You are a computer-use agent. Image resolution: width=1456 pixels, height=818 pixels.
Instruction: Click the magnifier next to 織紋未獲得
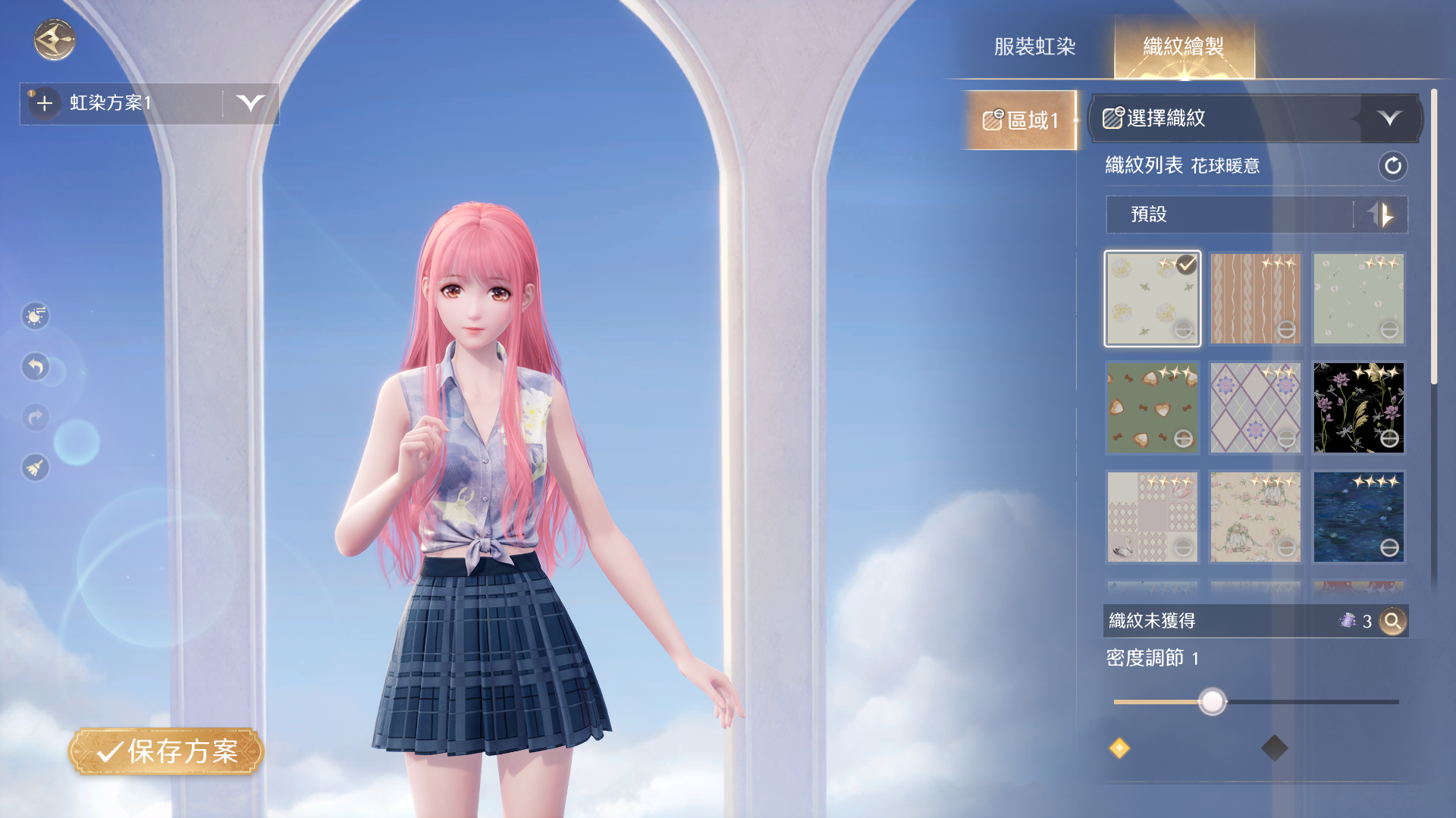coord(1392,622)
